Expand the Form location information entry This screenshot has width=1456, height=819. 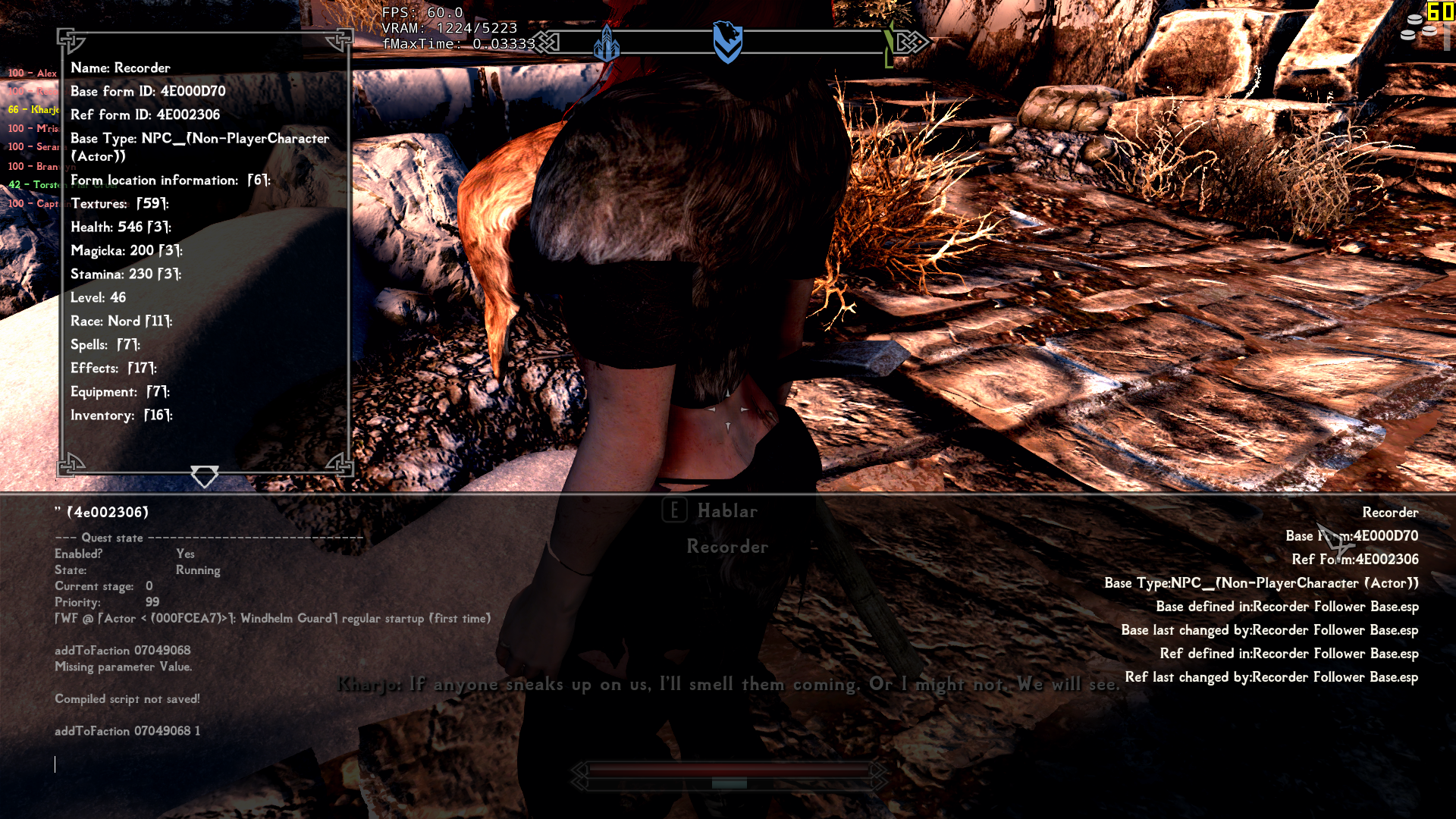(x=170, y=180)
